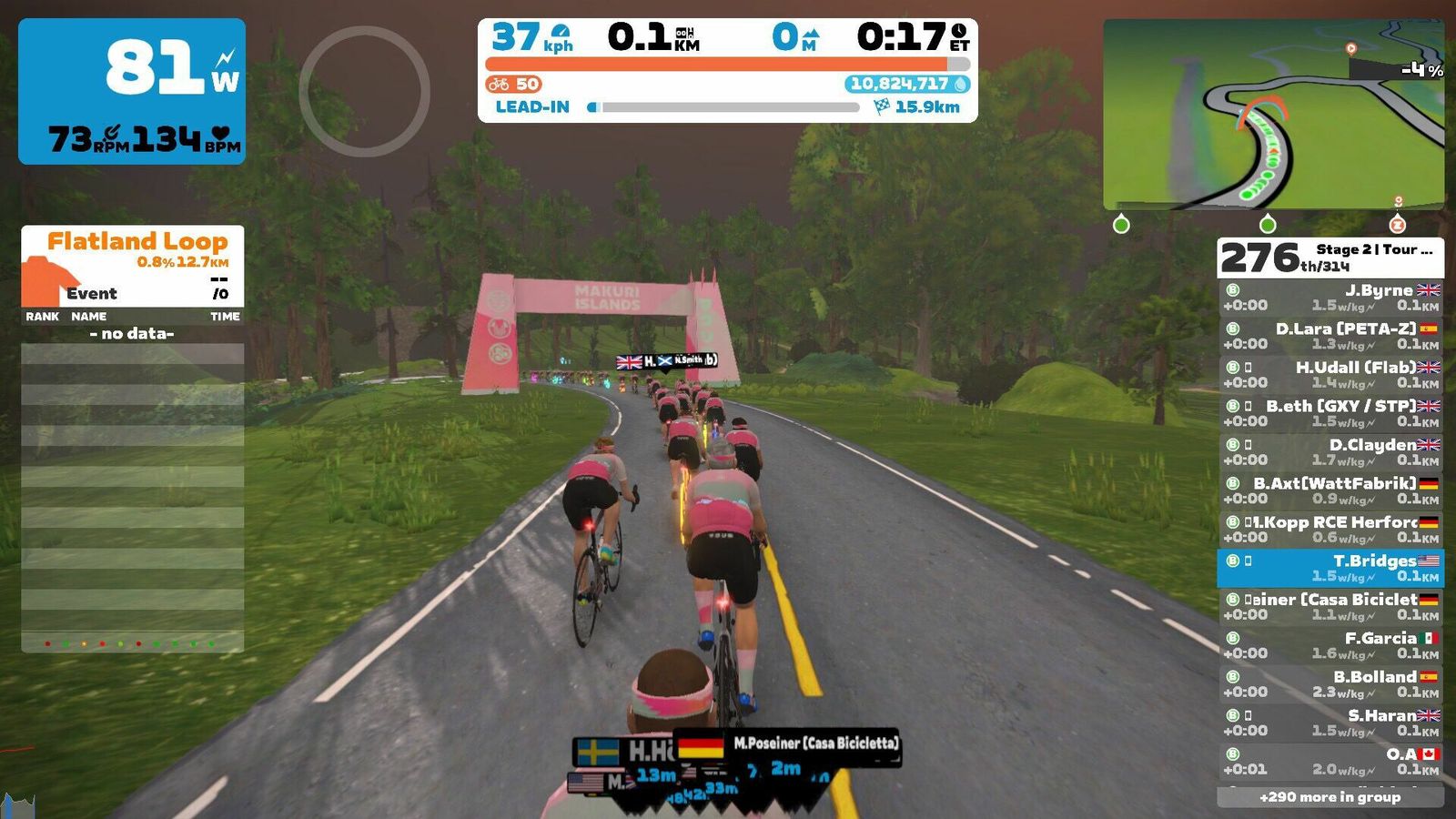
Task: Select S.Haran from nearby riders
Action: (1330, 723)
